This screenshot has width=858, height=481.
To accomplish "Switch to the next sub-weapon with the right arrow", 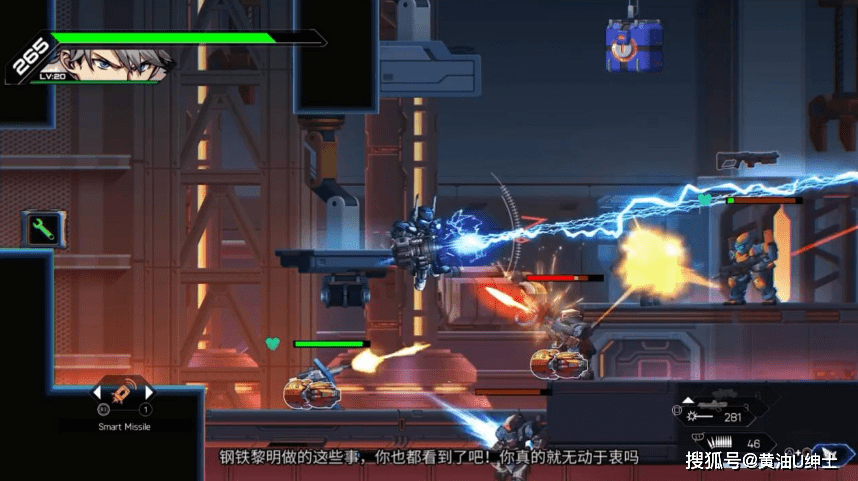I will 150,393.
